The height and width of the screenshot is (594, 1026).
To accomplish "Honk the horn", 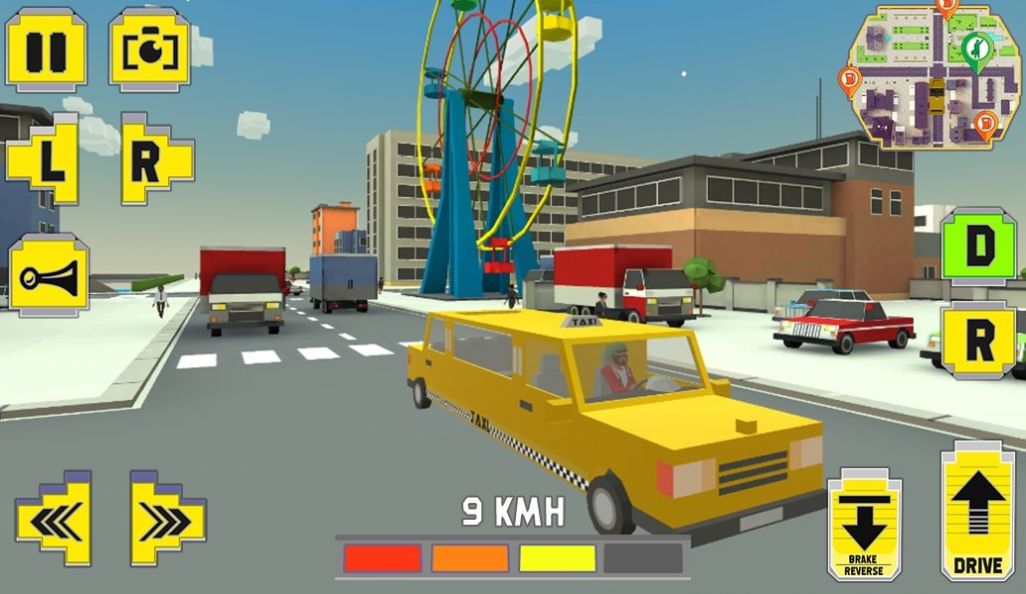I will [49, 275].
